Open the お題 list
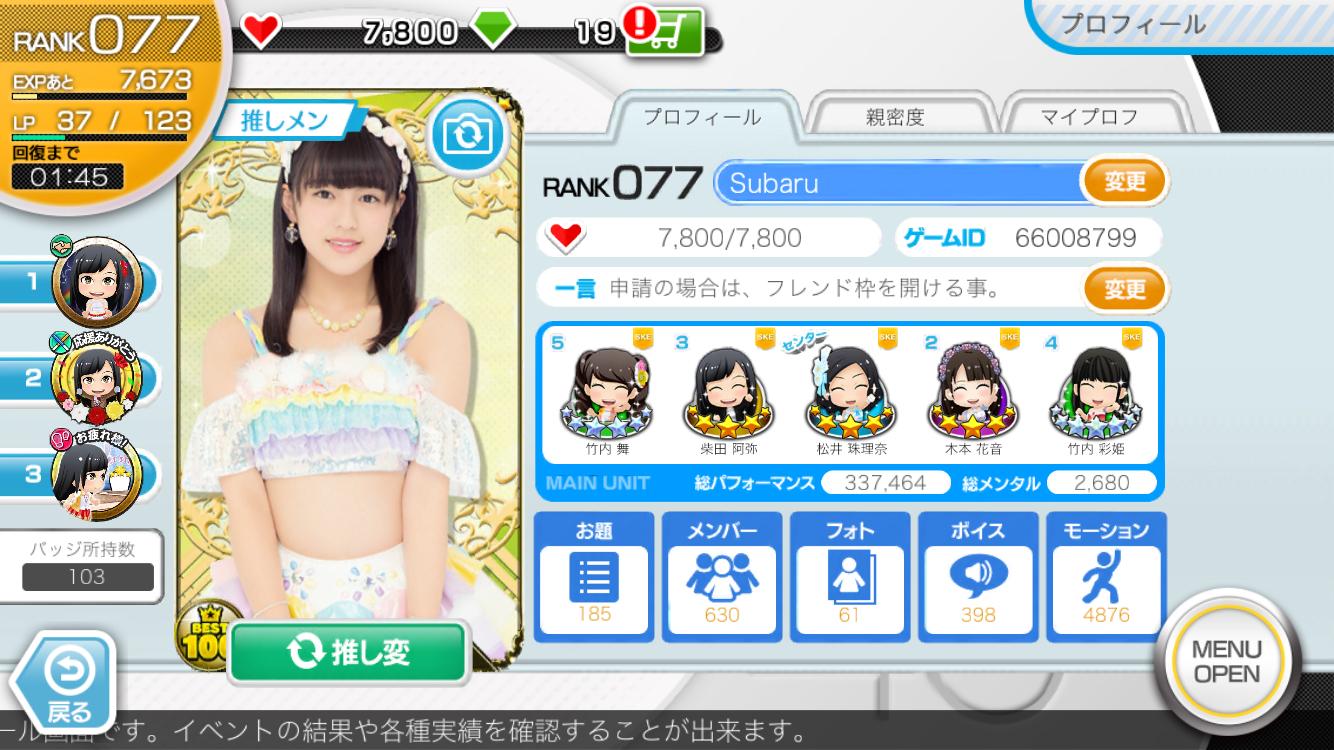Viewport: 1334px width, 750px height. point(594,576)
